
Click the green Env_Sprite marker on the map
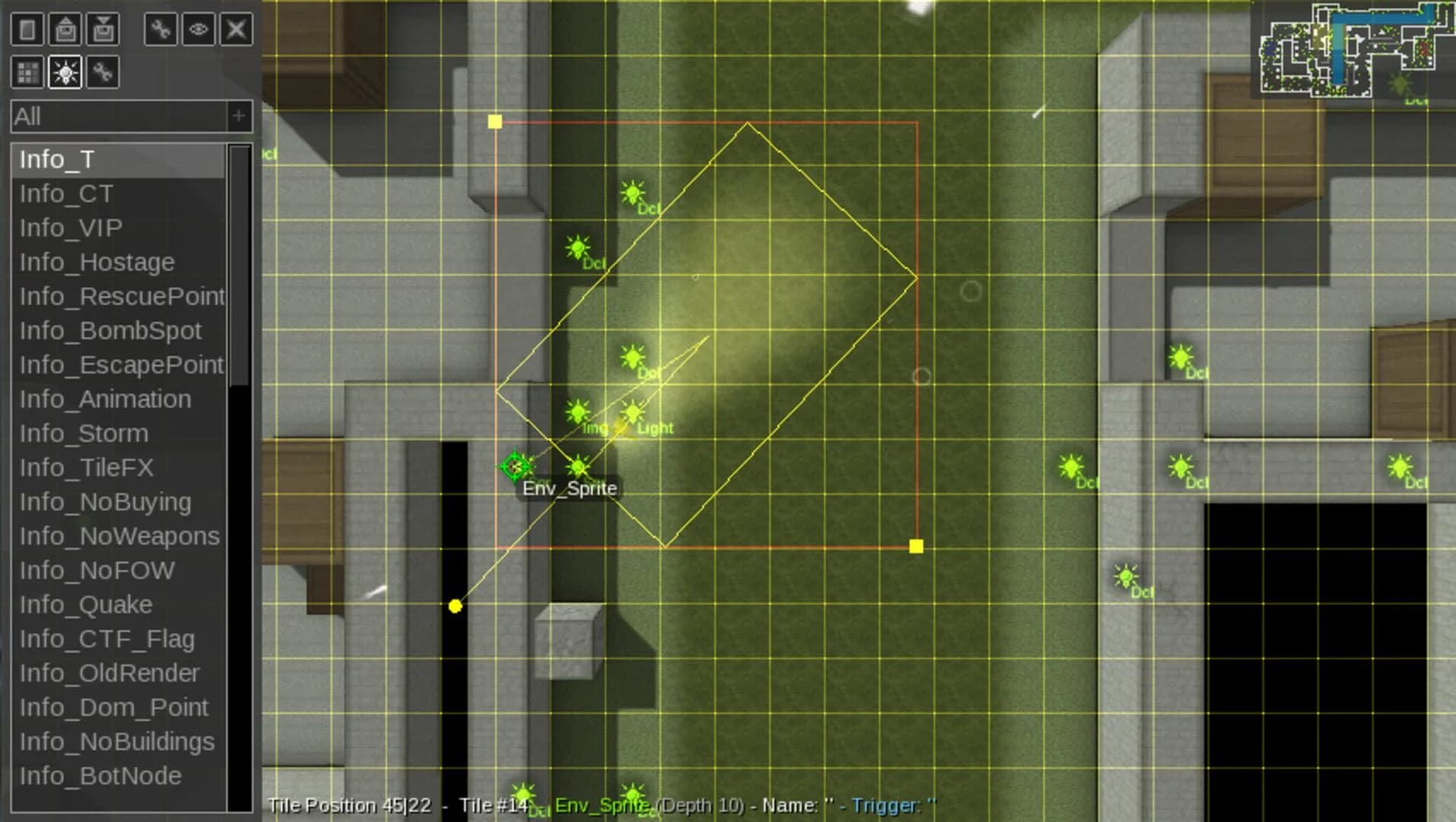click(x=515, y=466)
